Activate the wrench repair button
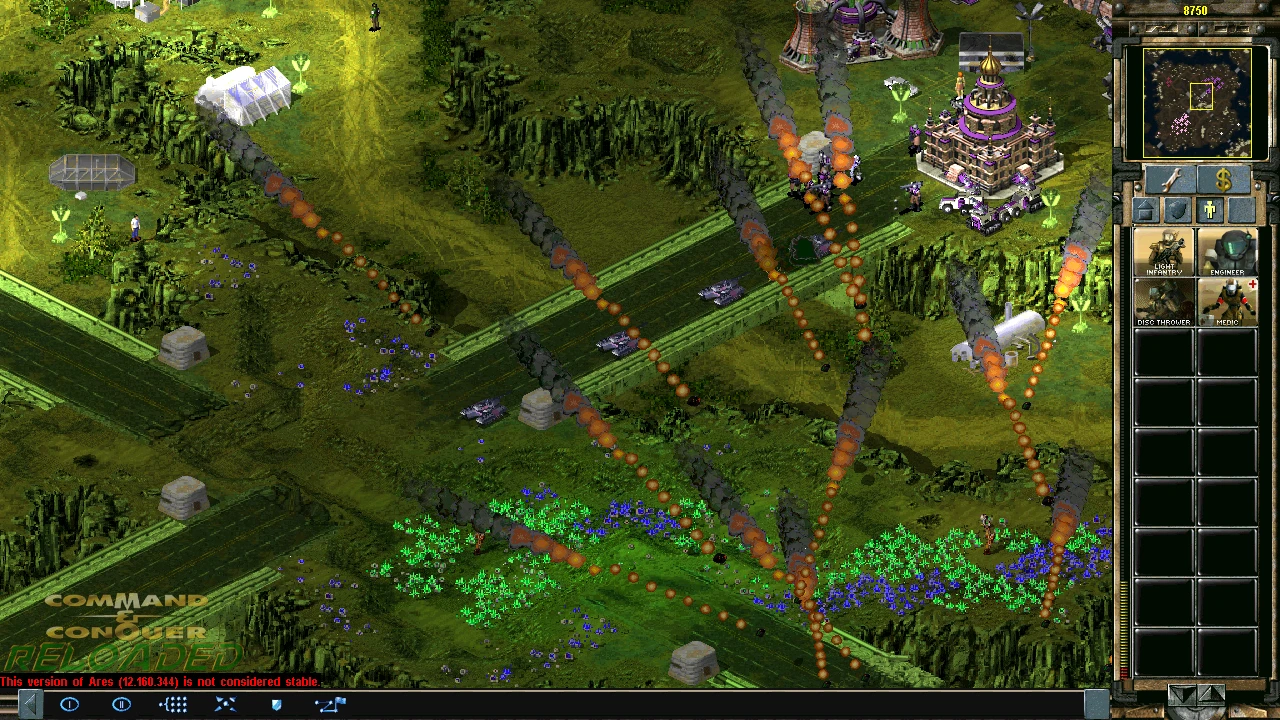 click(x=1171, y=180)
